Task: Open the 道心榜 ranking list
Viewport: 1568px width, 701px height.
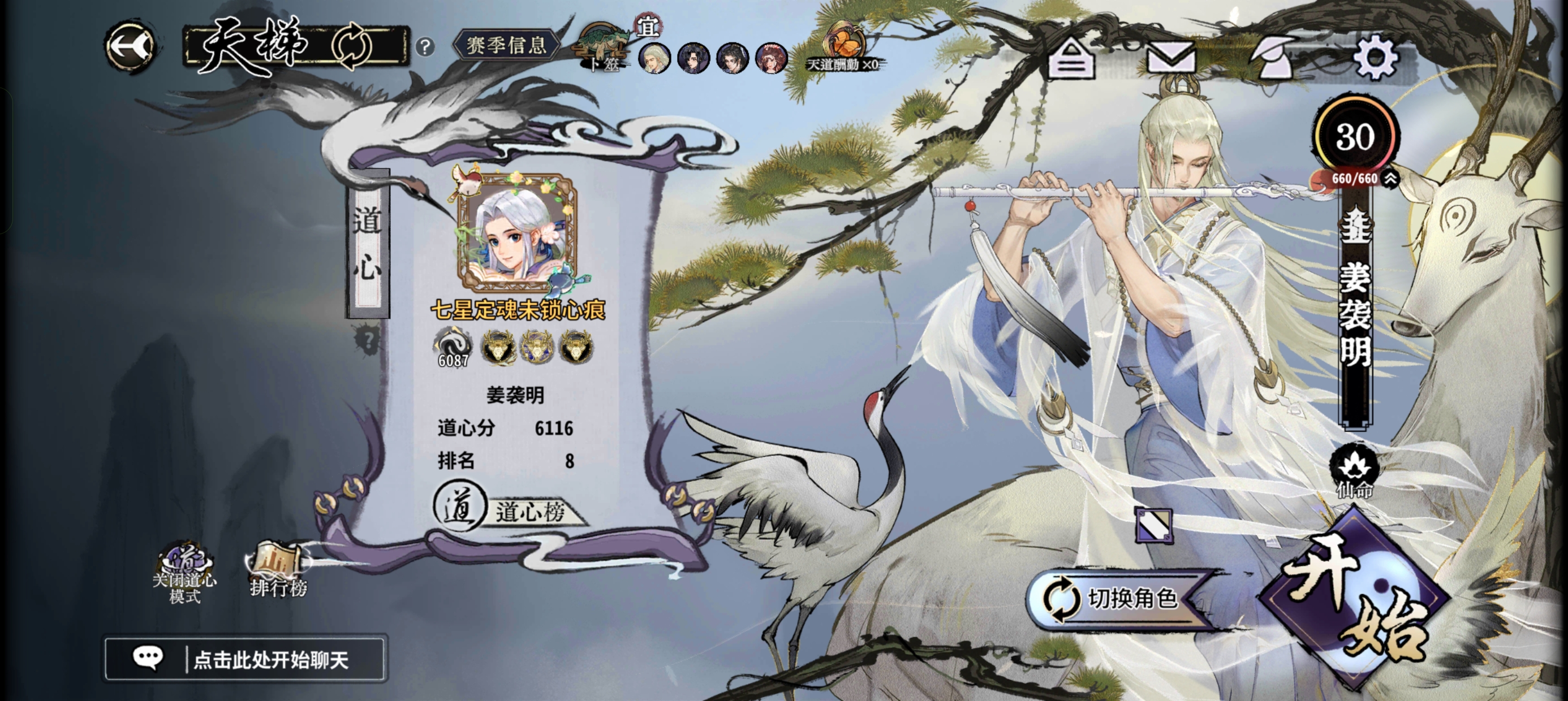Action: click(x=510, y=509)
